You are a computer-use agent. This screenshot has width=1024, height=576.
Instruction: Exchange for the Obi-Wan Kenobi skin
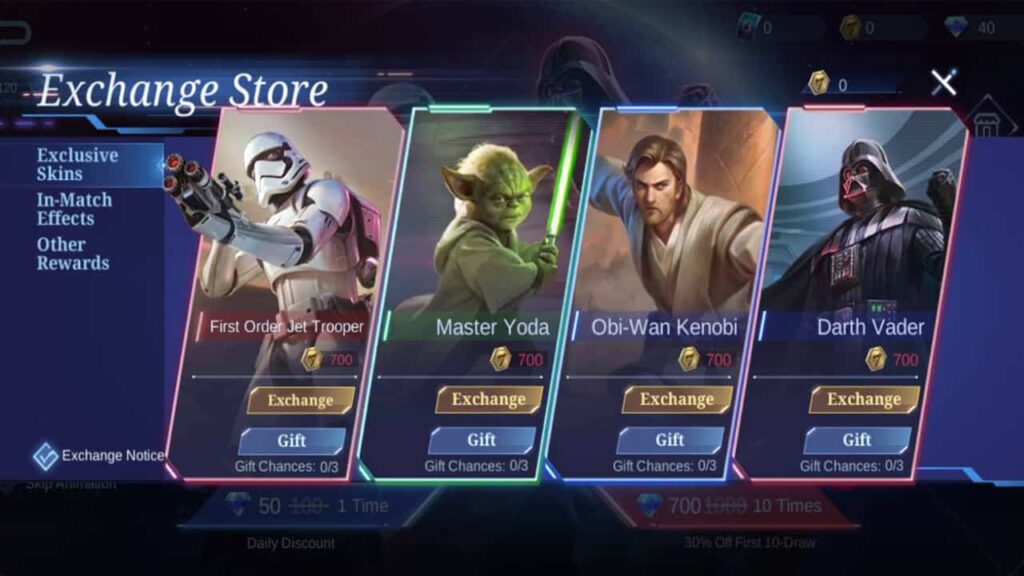(x=676, y=399)
